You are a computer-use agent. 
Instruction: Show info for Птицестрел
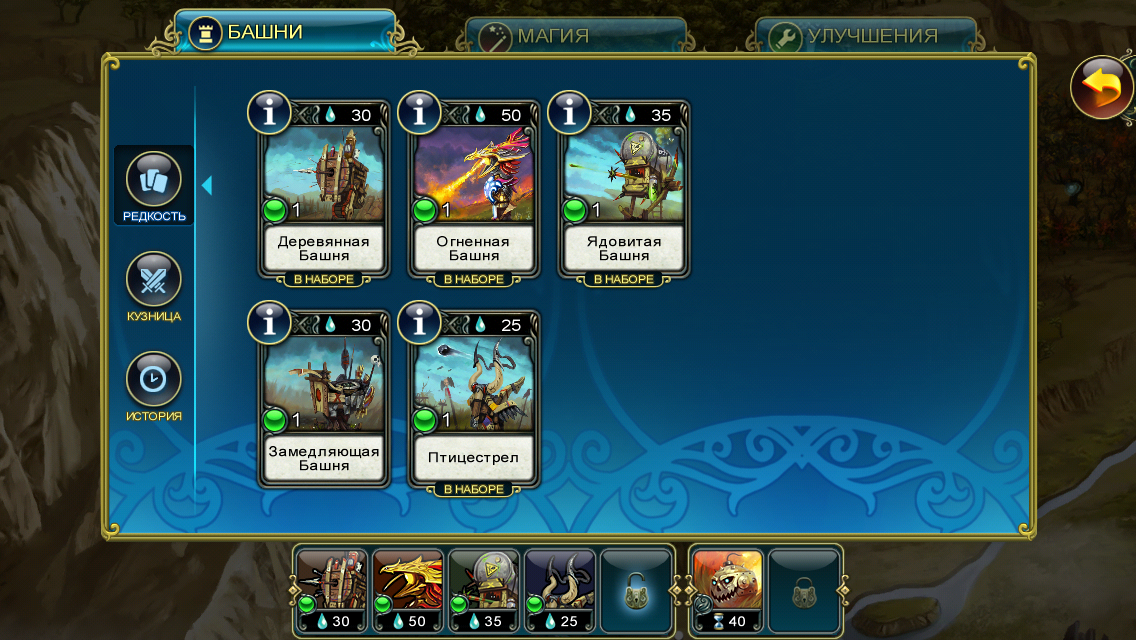click(419, 322)
